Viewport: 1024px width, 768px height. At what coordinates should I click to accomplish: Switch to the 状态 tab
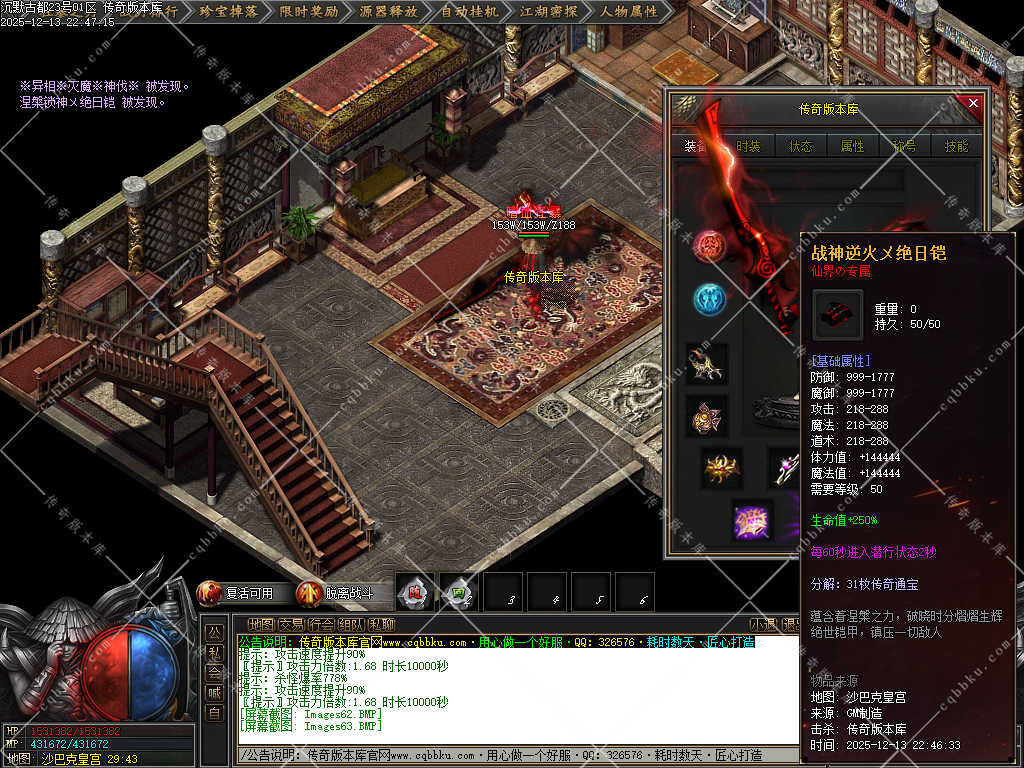[x=801, y=146]
